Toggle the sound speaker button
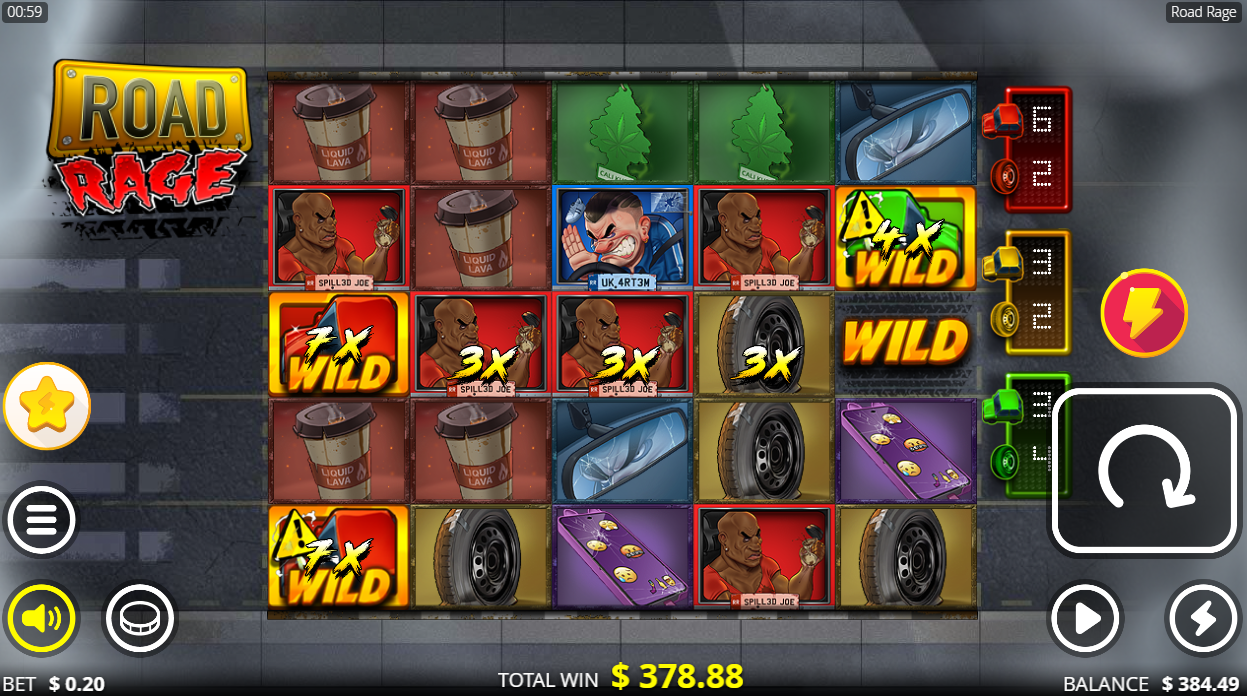1247x696 pixels. [41, 619]
